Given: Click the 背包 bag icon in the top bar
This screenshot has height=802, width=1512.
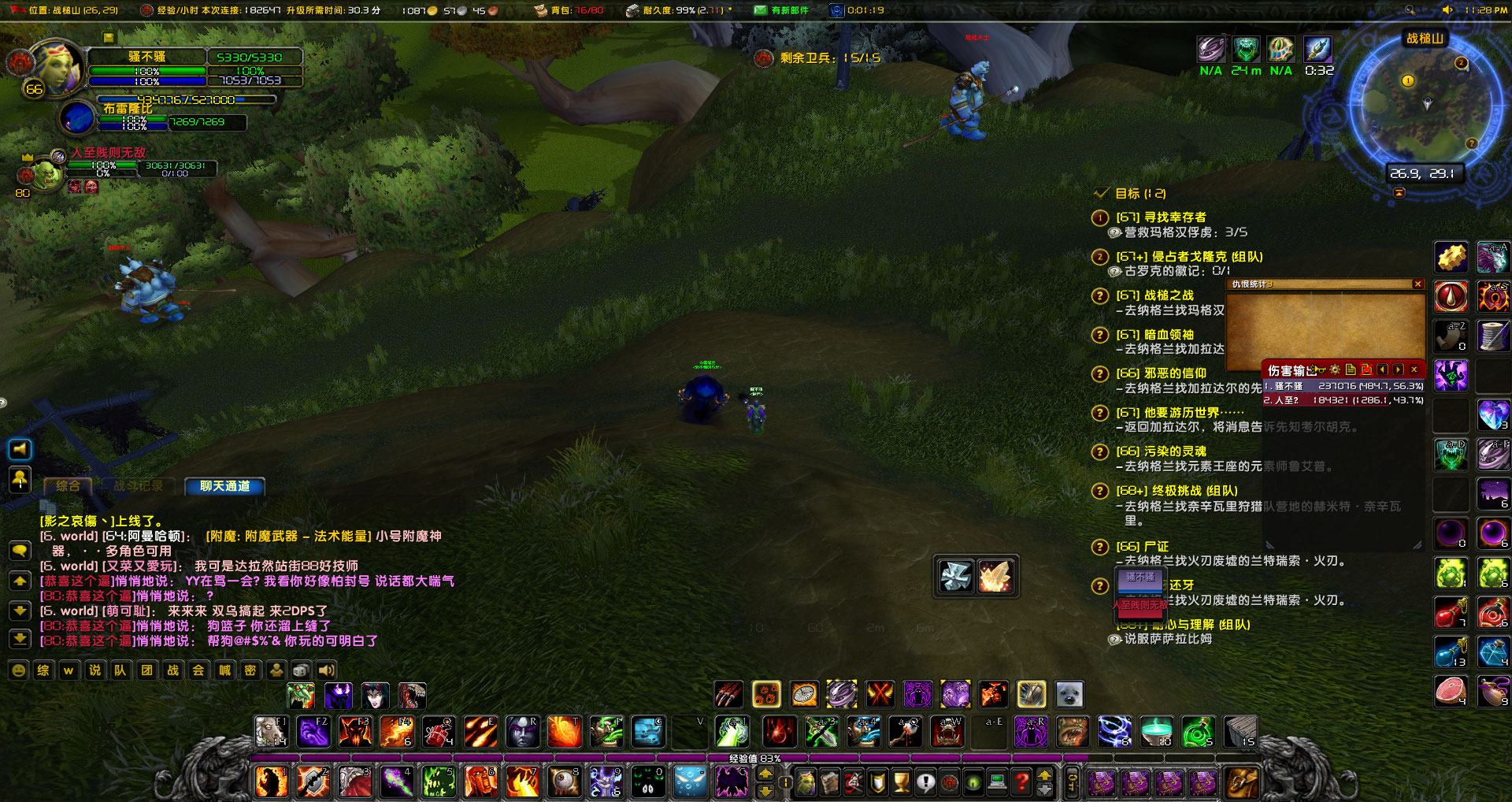Looking at the screenshot, I should click(x=541, y=10).
